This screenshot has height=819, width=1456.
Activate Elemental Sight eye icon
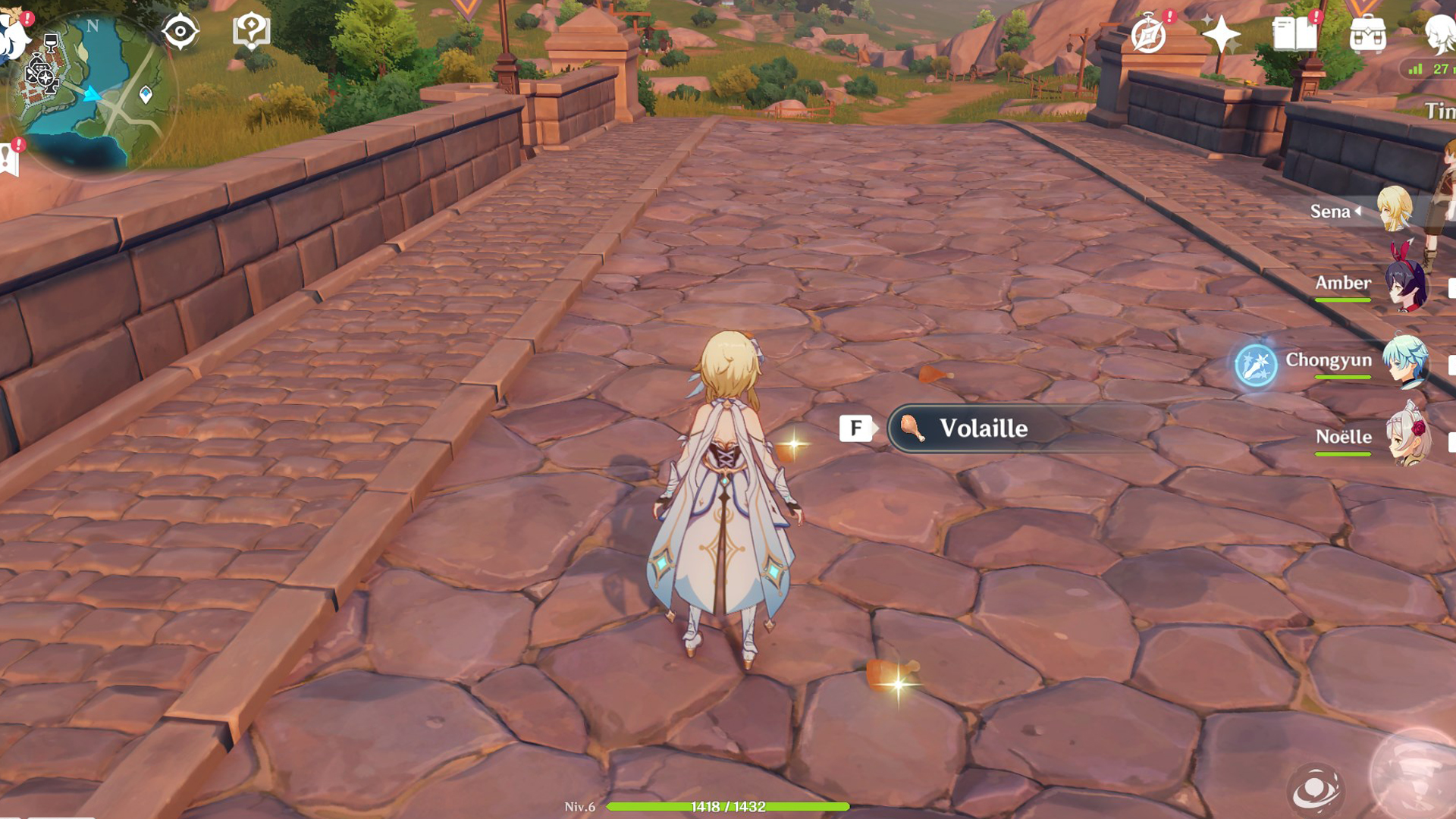point(180,29)
